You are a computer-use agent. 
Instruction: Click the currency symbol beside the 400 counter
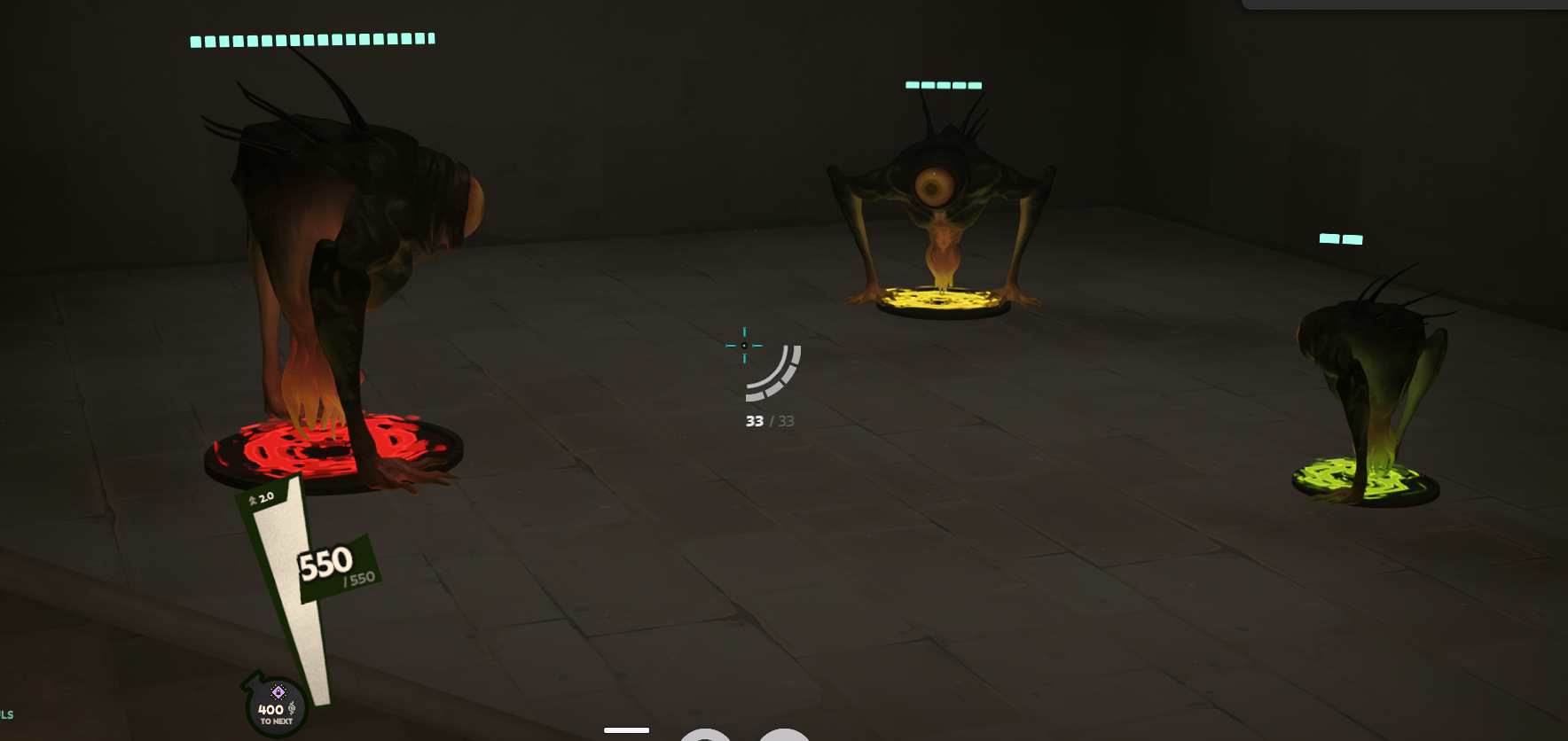[x=292, y=708]
